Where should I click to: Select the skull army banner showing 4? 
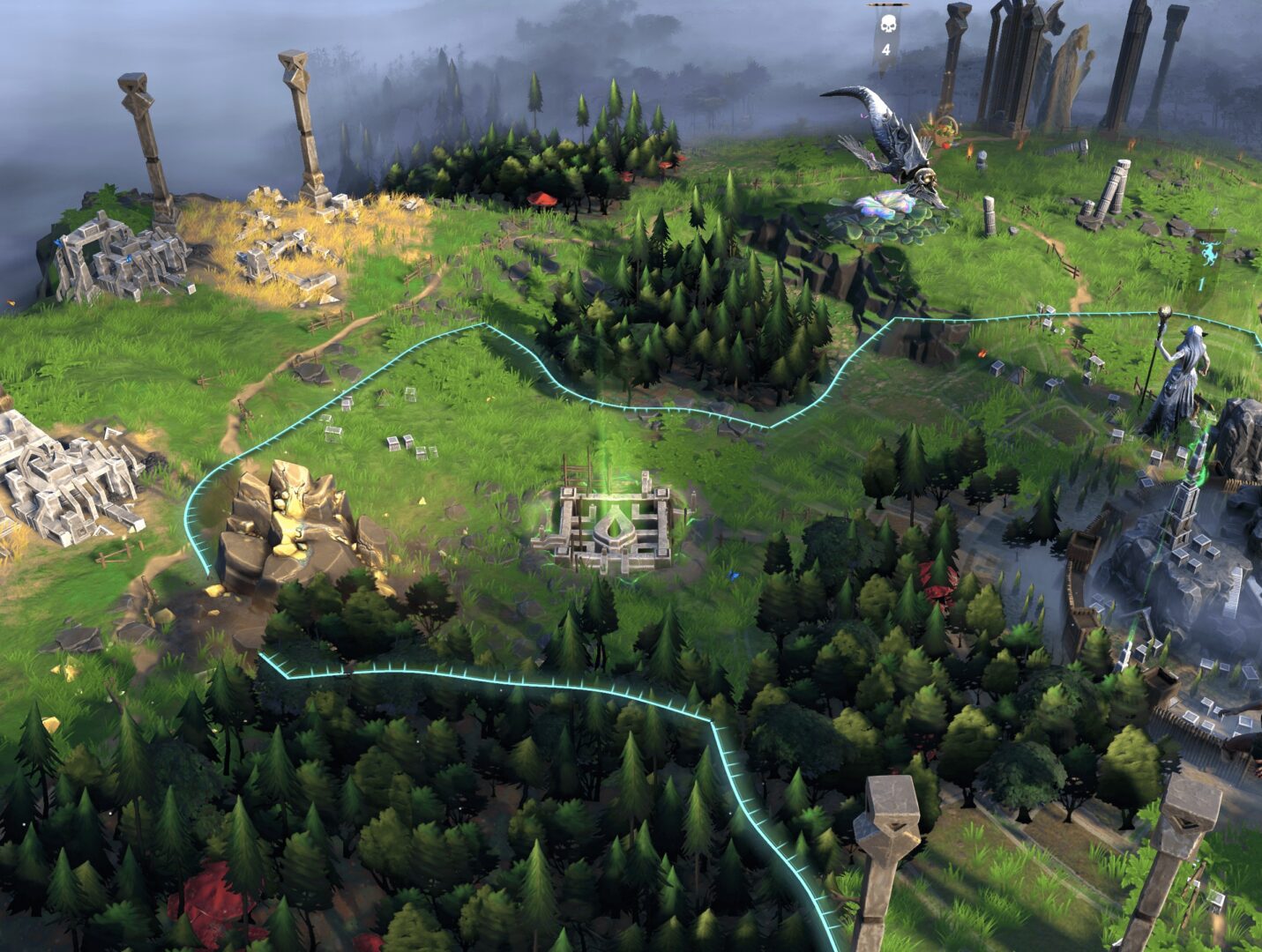tap(885, 35)
